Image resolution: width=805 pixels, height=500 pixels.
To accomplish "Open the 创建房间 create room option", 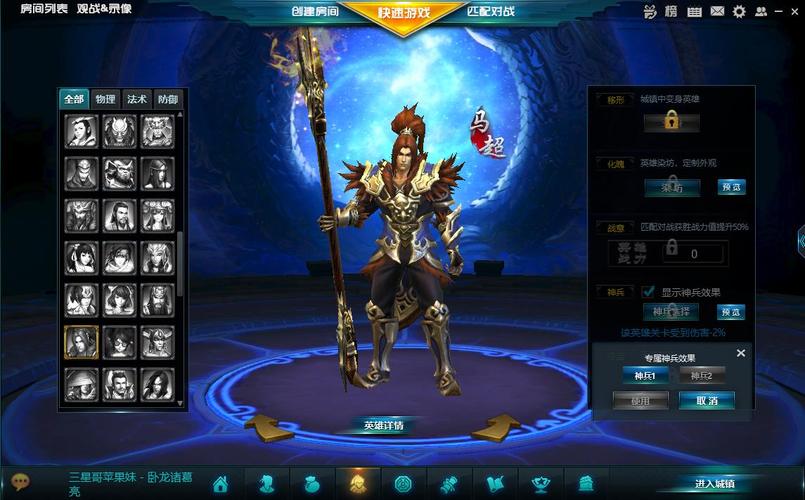I will 314,12.
